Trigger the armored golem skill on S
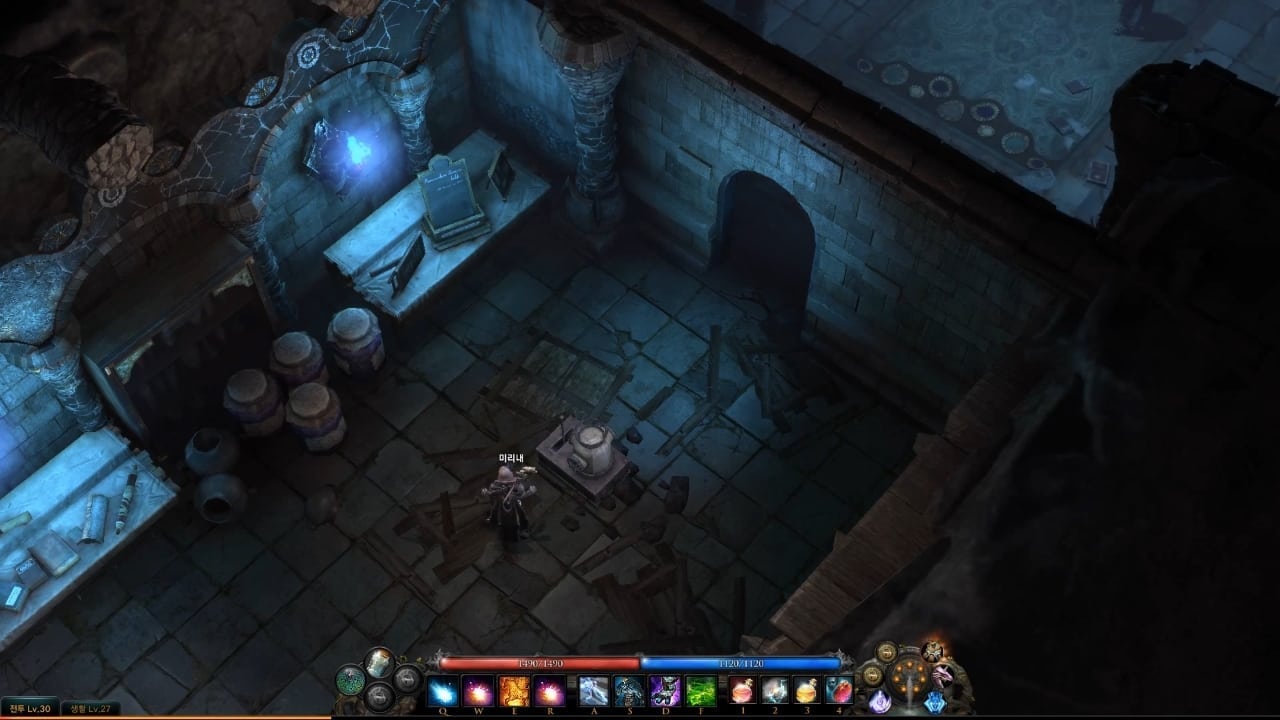 pyautogui.click(x=630, y=690)
